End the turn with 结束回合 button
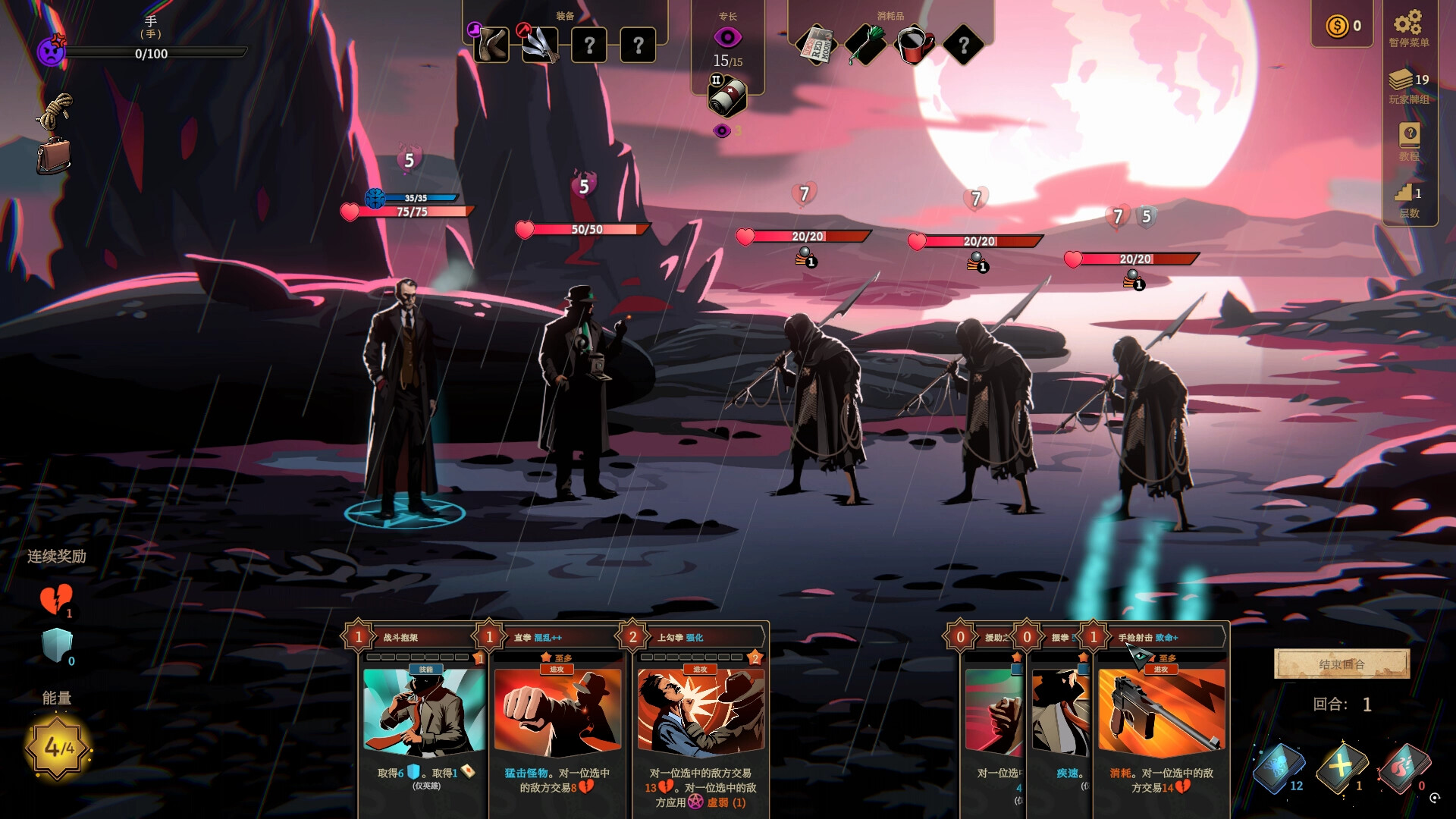1456x819 pixels. pyautogui.click(x=1341, y=664)
